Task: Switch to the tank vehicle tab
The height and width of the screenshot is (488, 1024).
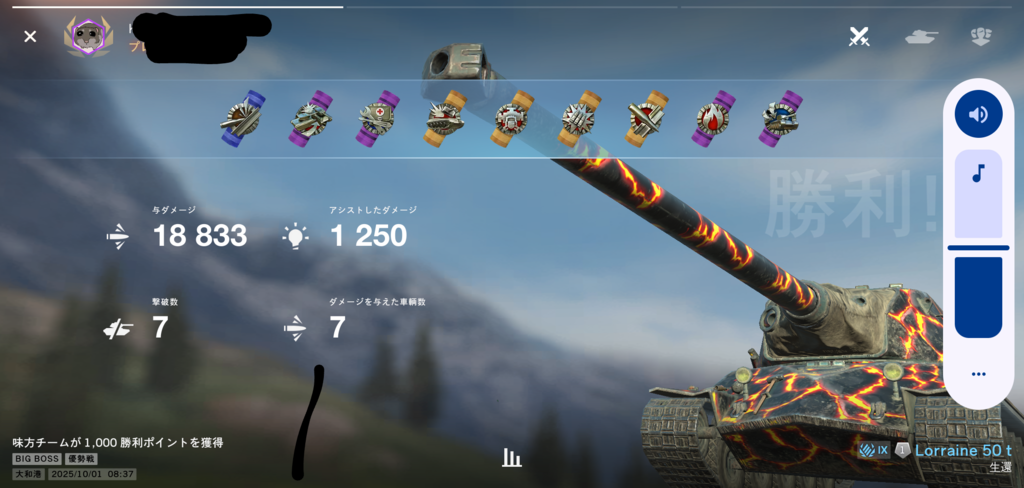Action: pyautogui.click(x=921, y=37)
